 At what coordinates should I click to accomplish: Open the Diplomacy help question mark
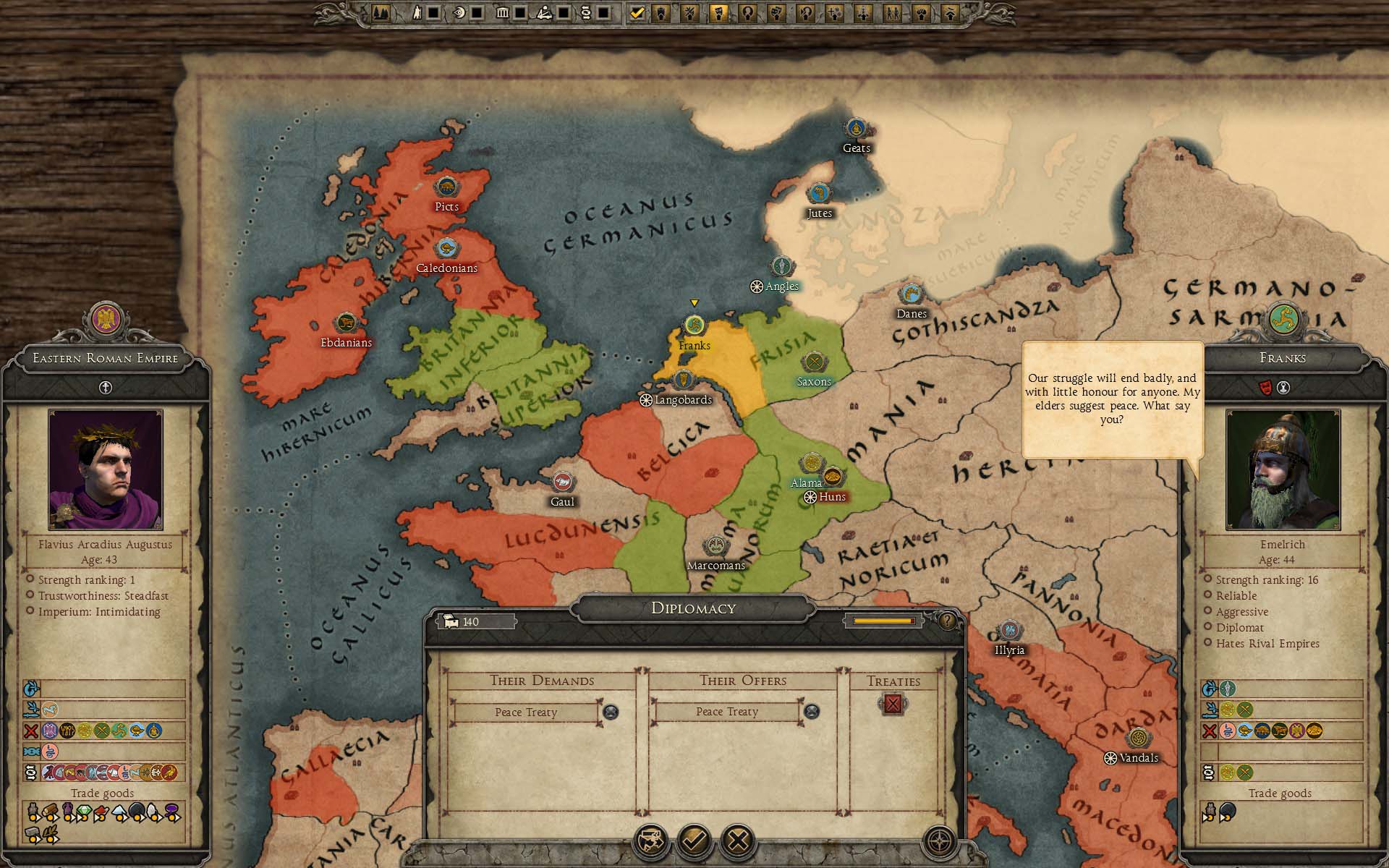(x=947, y=621)
